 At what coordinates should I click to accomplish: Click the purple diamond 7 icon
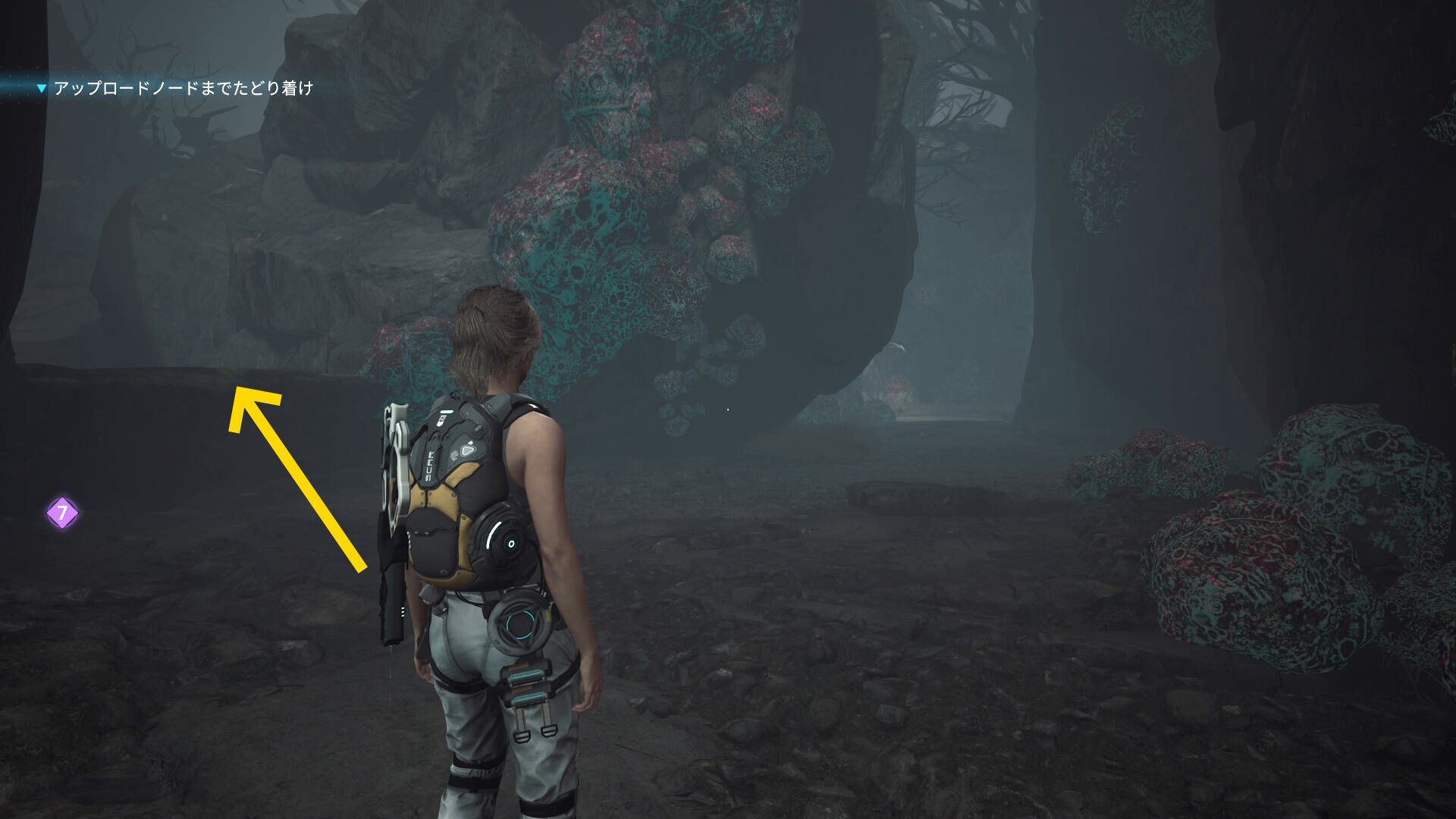[62, 513]
